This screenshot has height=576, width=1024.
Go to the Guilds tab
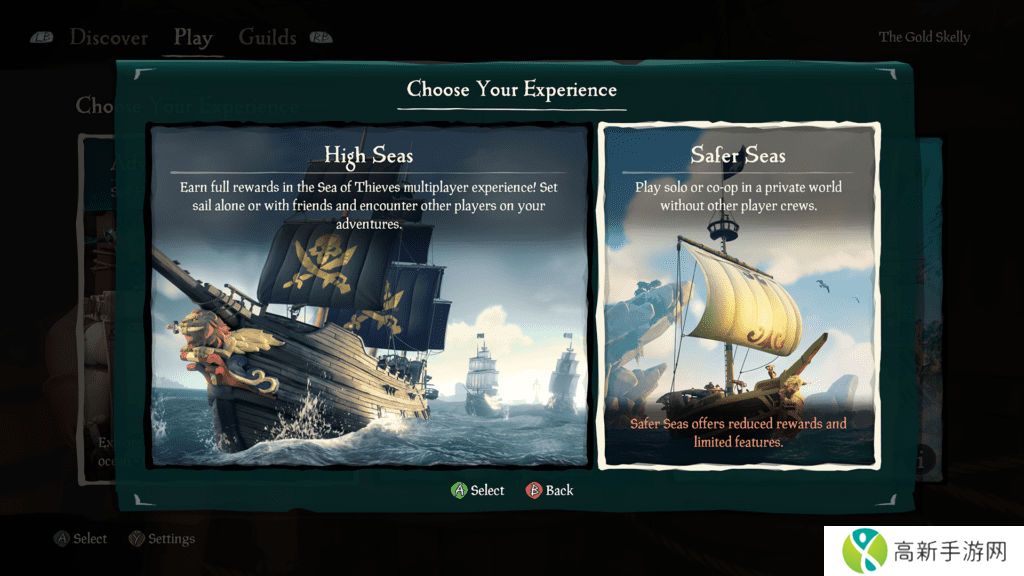pyautogui.click(x=267, y=38)
